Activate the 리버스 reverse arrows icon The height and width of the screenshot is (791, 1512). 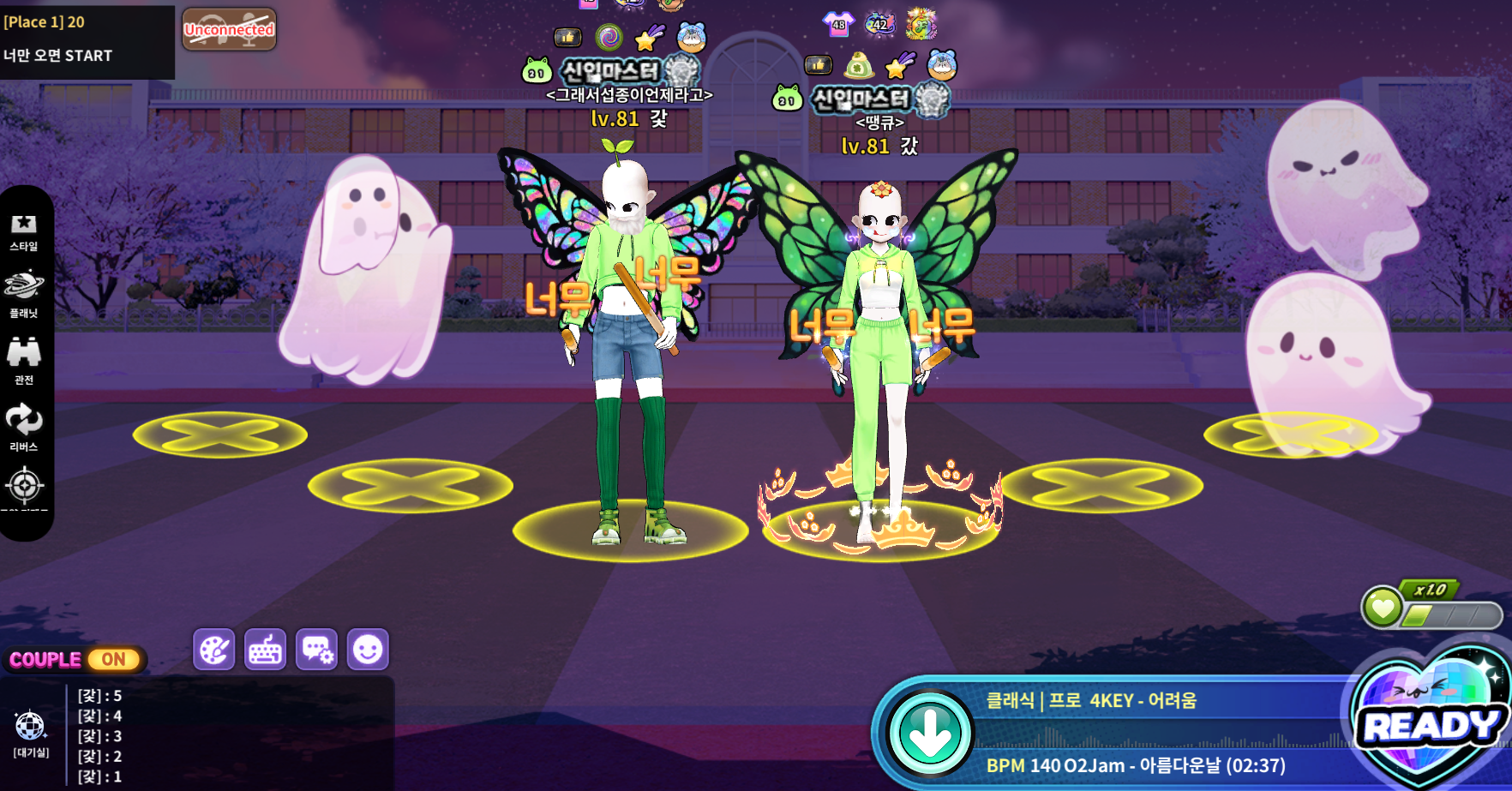(x=24, y=427)
